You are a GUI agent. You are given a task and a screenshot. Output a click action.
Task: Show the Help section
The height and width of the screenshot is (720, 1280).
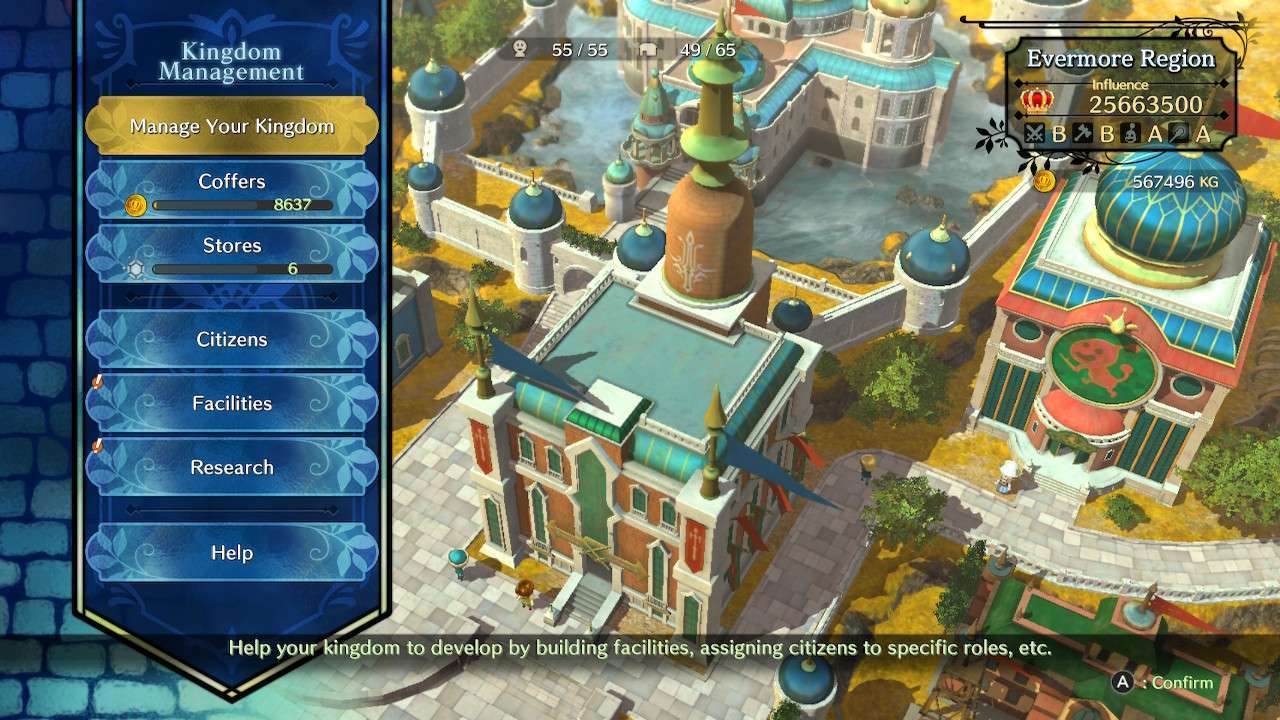pos(232,553)
